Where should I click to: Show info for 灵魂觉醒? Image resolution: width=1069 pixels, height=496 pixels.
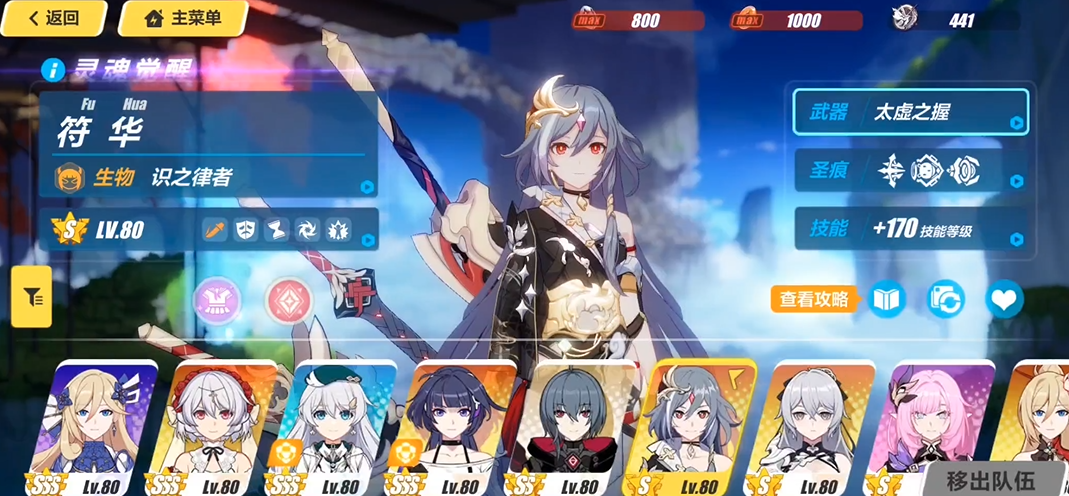pyautogui.click(x=53, y=69)
